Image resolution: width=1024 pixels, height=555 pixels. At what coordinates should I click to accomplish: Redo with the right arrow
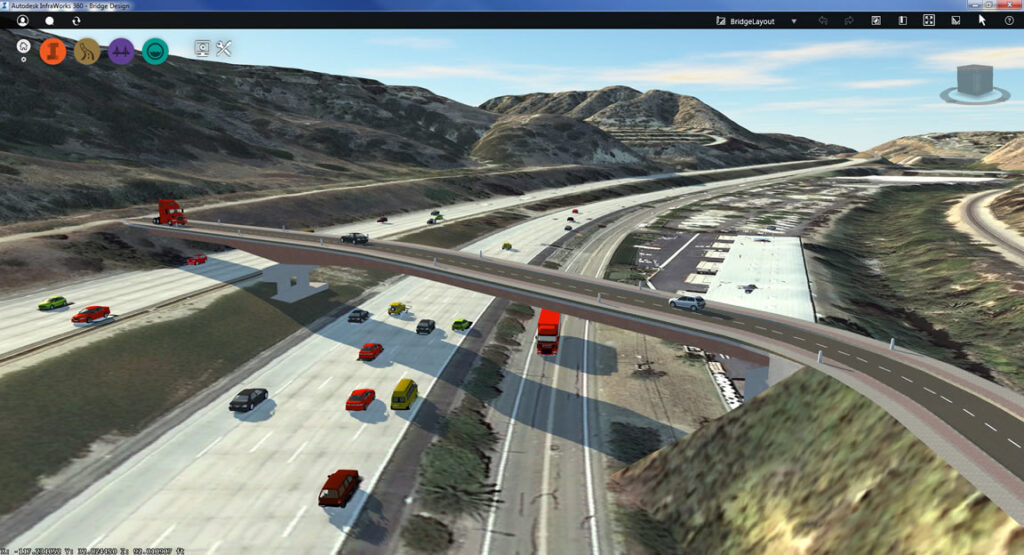click(x=849, y=20)
